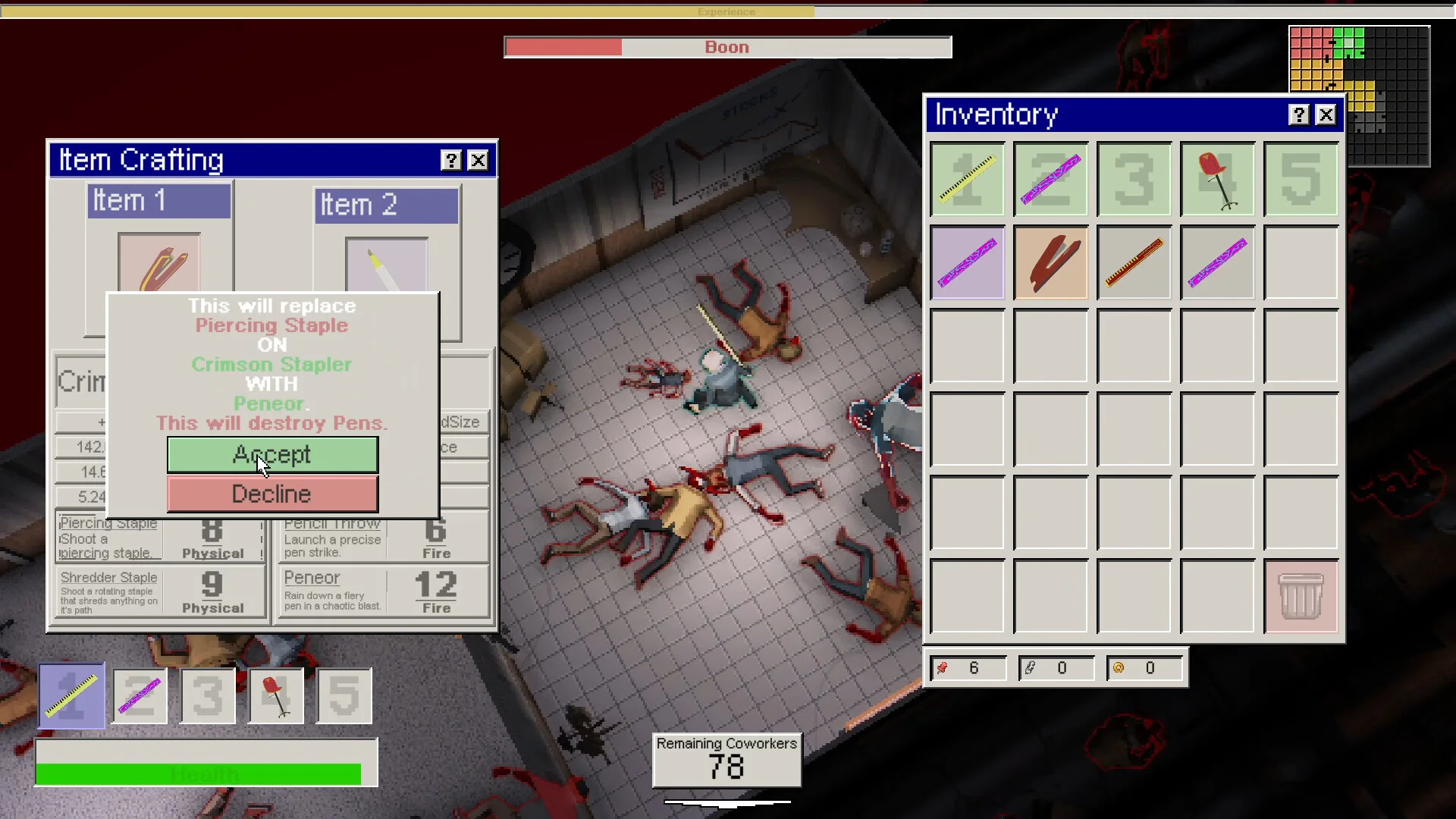Select the yellow ruler in inventory slot 1
This screenshot has width=1456, height=819.
(968, 179)
